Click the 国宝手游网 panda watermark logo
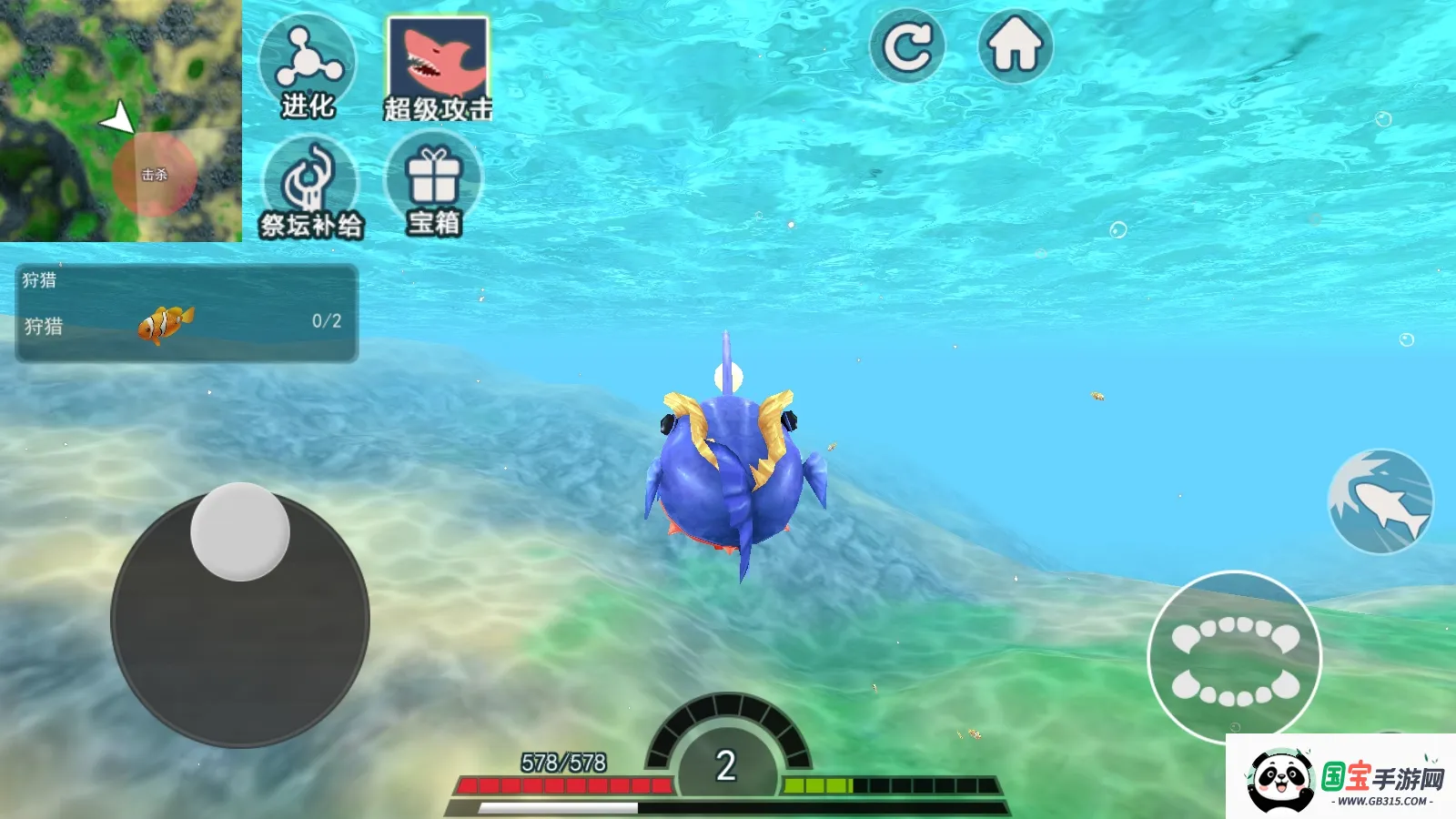 pos(1340,778)
